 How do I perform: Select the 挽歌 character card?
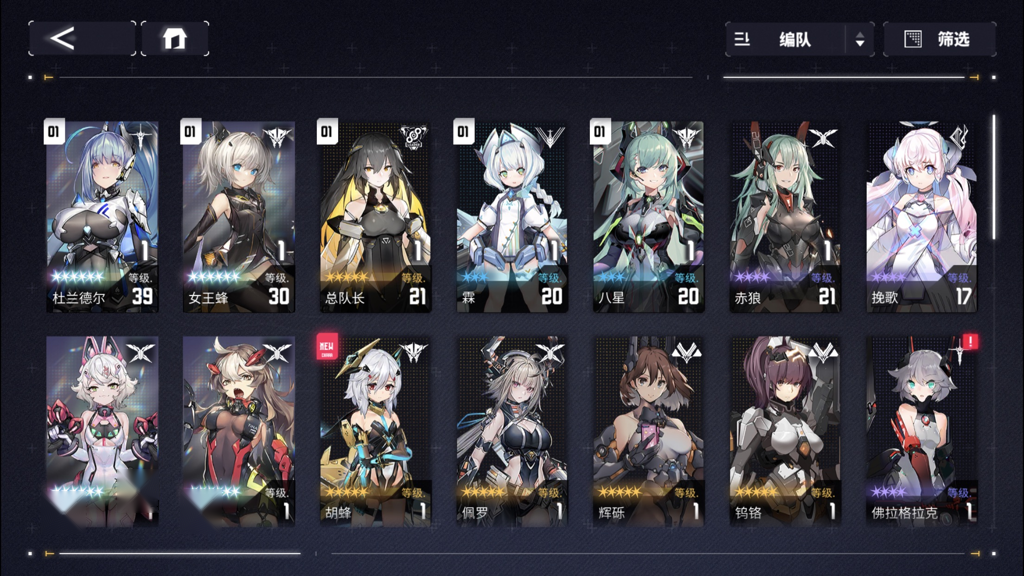coord(920,216)
